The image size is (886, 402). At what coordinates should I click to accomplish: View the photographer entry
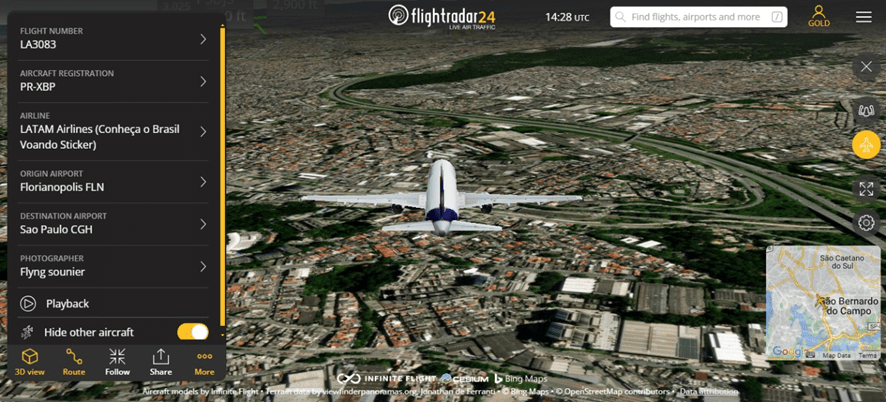point(112,266)
